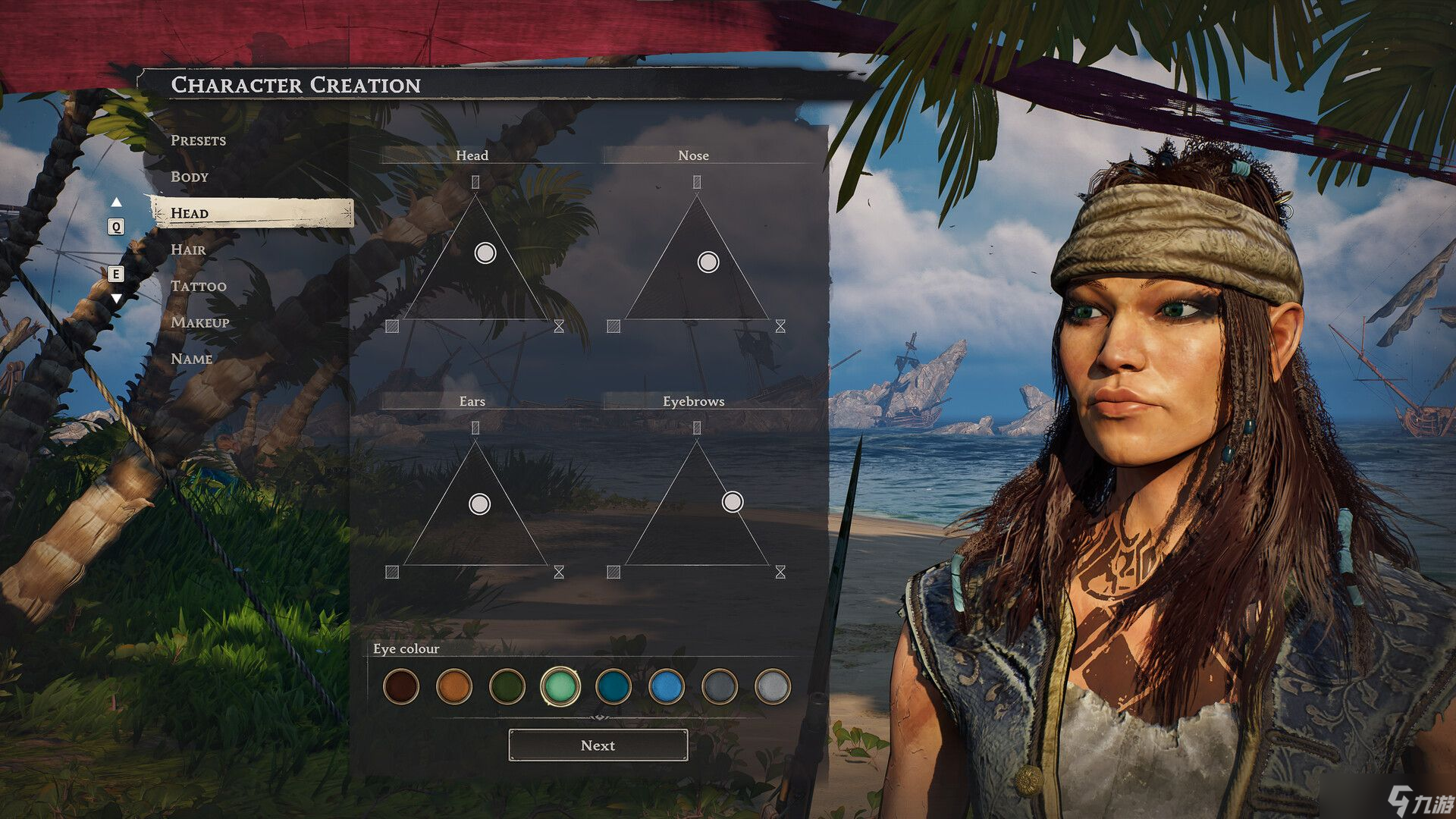Viewport: 1456px width, 819px height.
Task: Pick the light grey eye colour
Action: (x=773, y=686)
